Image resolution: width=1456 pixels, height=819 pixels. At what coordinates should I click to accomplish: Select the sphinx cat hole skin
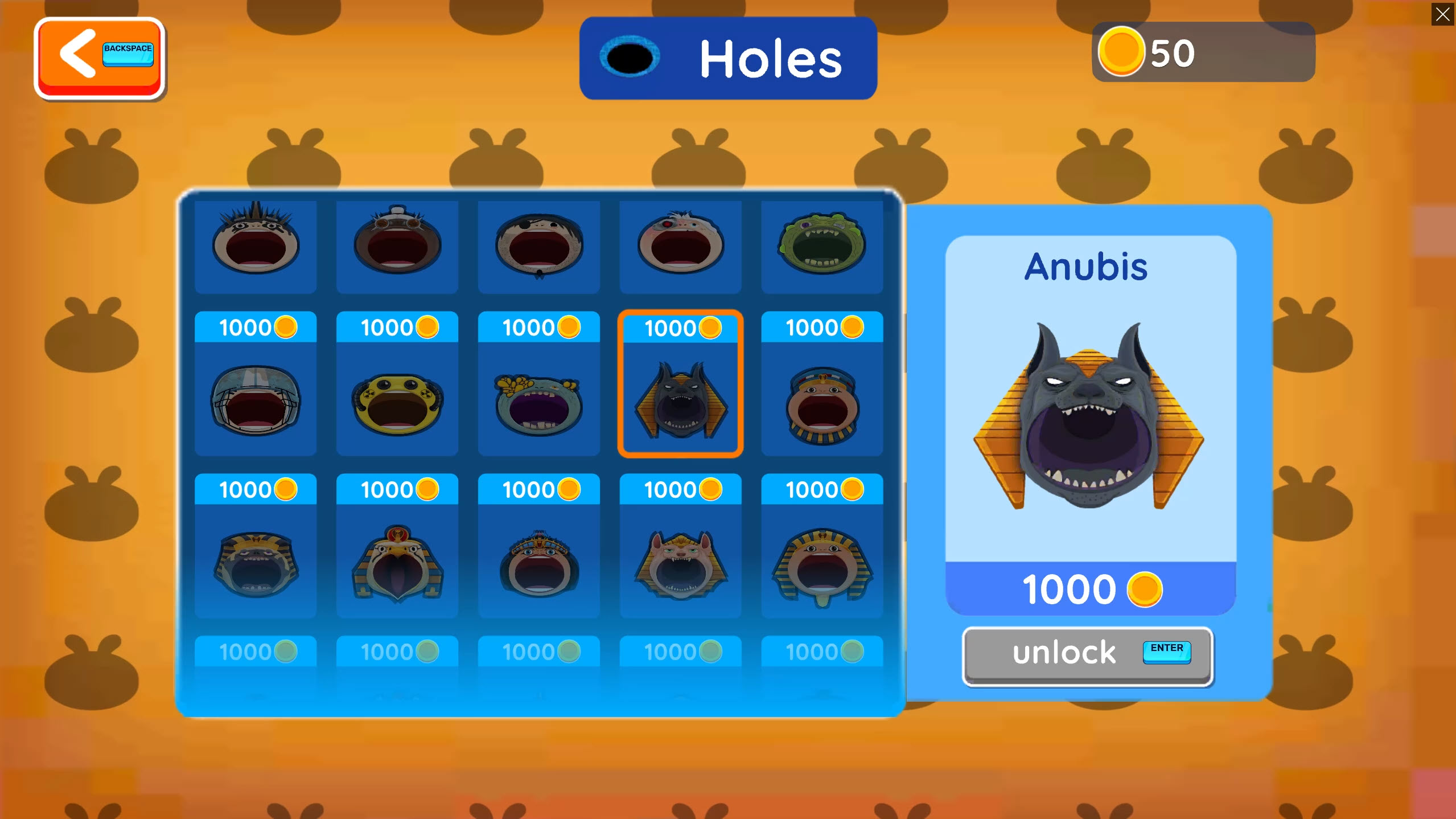click(679, 564)
